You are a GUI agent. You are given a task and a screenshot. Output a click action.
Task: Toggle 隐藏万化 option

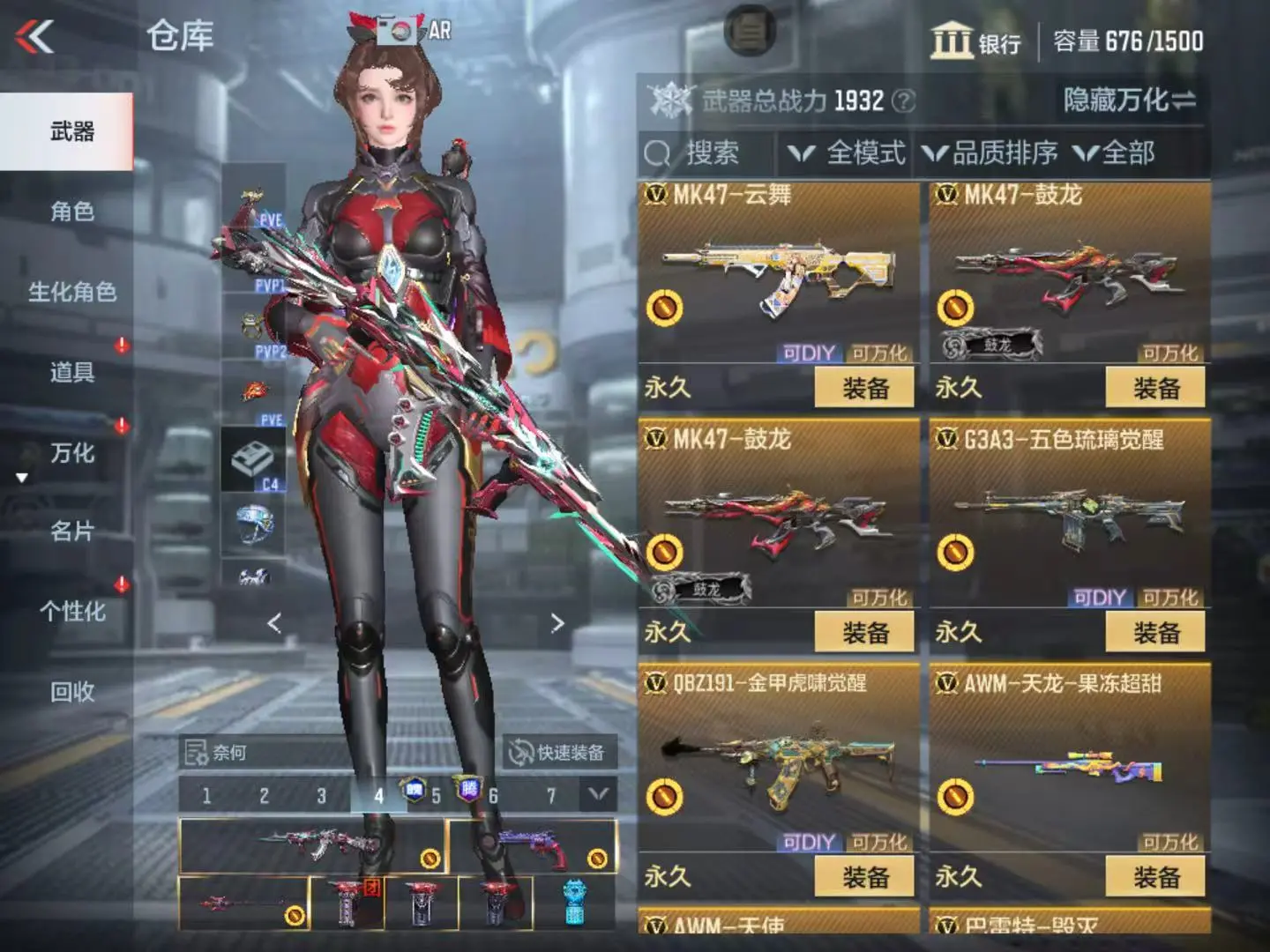[x=1129, y=100]
